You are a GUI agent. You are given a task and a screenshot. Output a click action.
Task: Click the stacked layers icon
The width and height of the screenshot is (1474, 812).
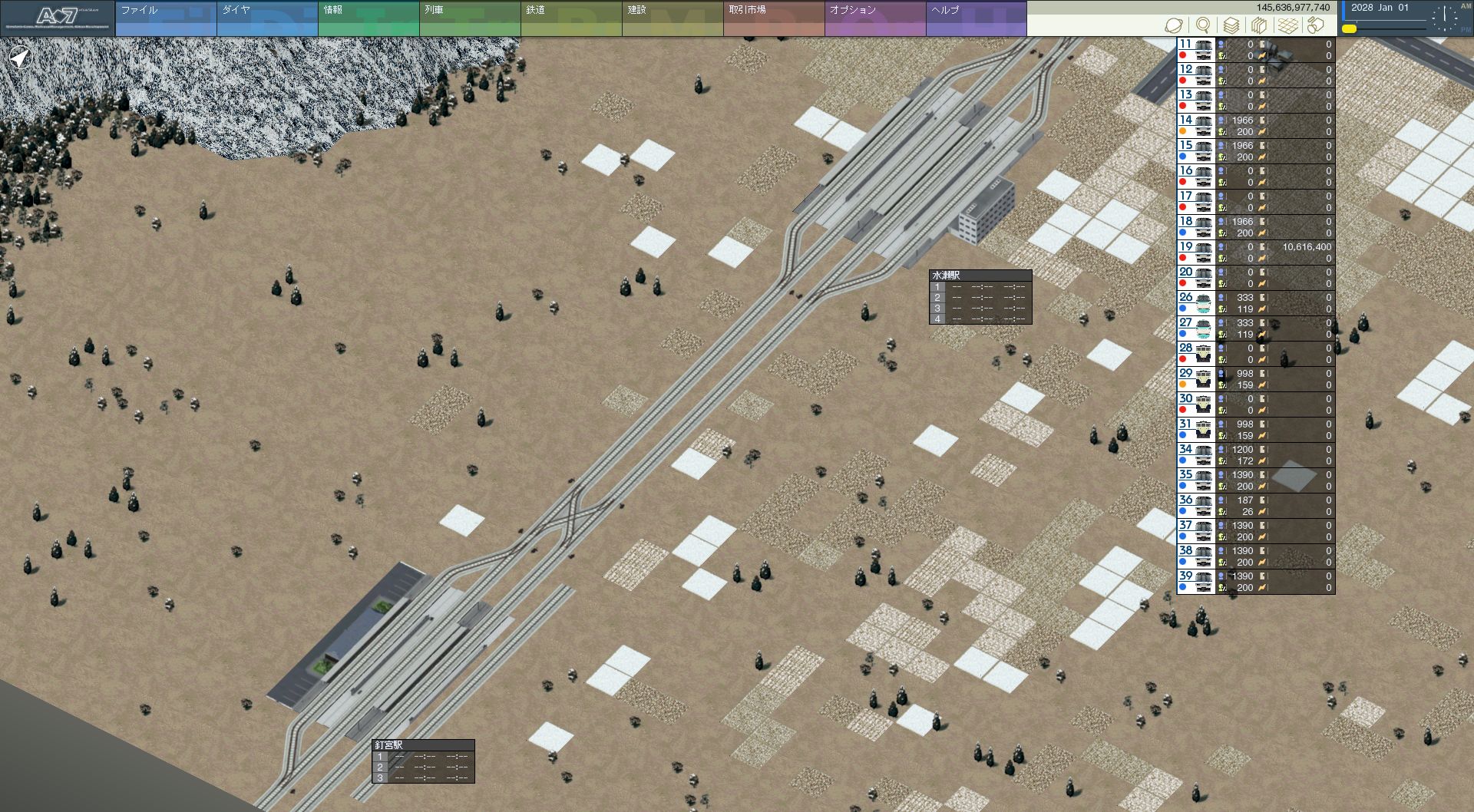[1231, 25]
